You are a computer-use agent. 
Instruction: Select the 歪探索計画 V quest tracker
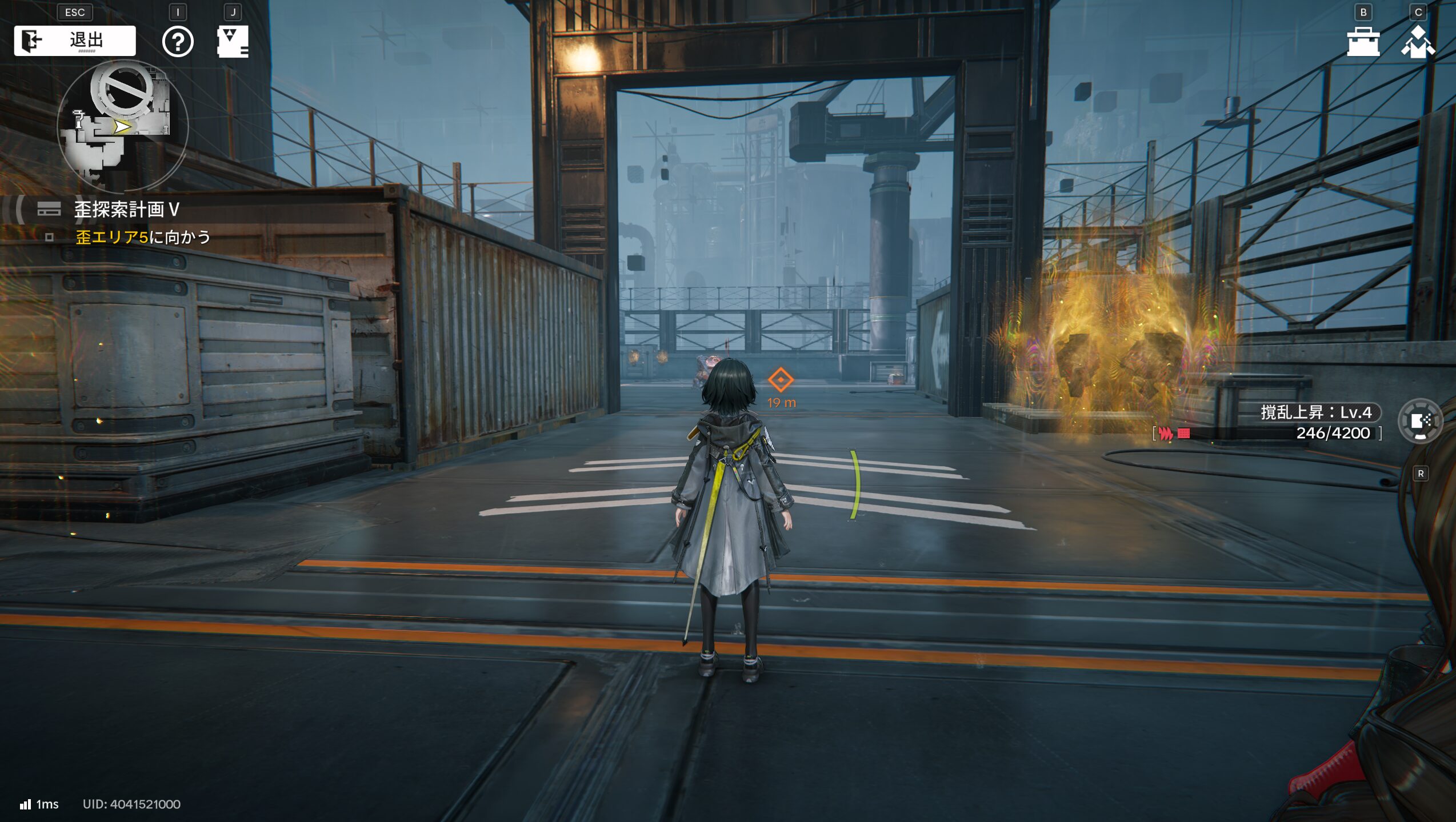click(x=126, y=210)
